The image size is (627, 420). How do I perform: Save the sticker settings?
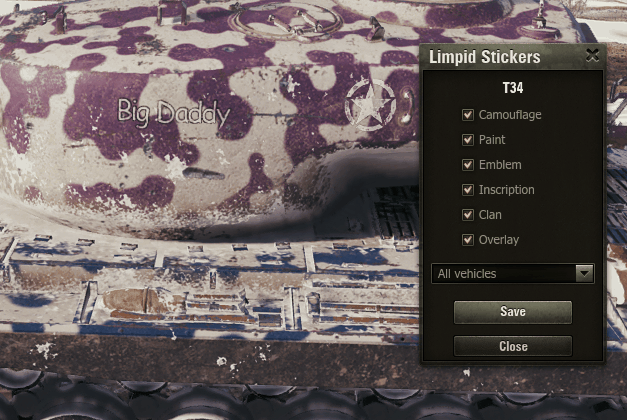point(512,312)
